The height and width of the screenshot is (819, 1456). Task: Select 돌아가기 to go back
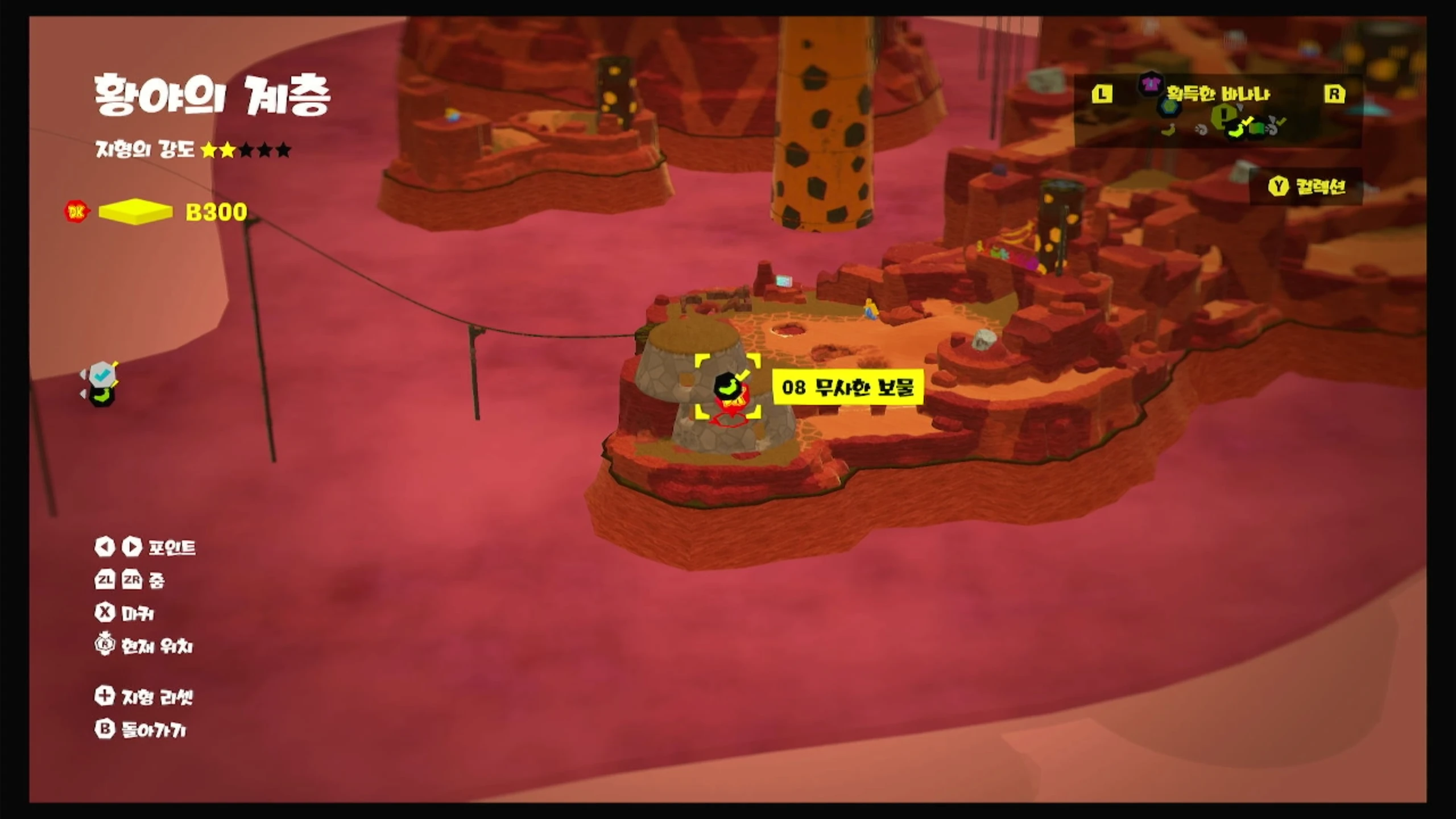point(141,730)
